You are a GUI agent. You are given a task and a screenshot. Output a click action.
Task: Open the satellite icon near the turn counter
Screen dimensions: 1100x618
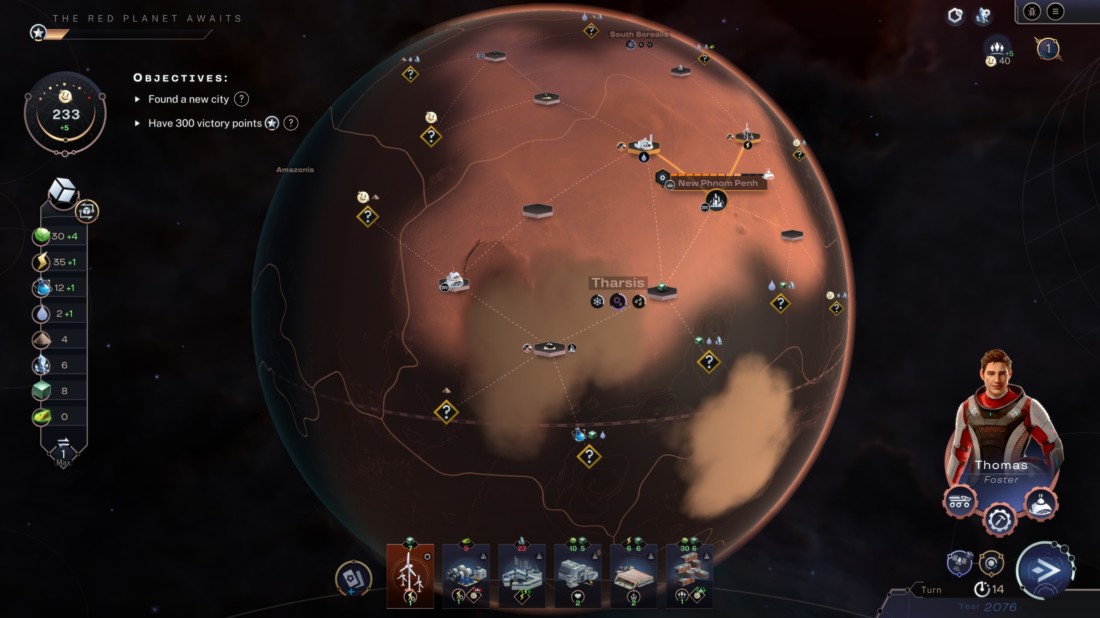[959, 562]
